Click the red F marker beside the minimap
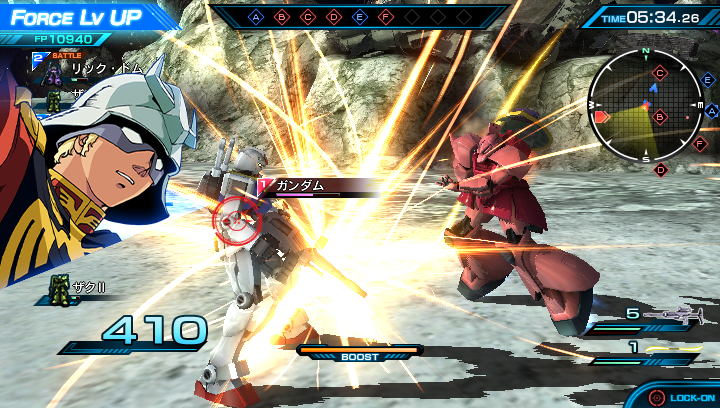Viewport: 720px width, 408px height. click(699, 143)
